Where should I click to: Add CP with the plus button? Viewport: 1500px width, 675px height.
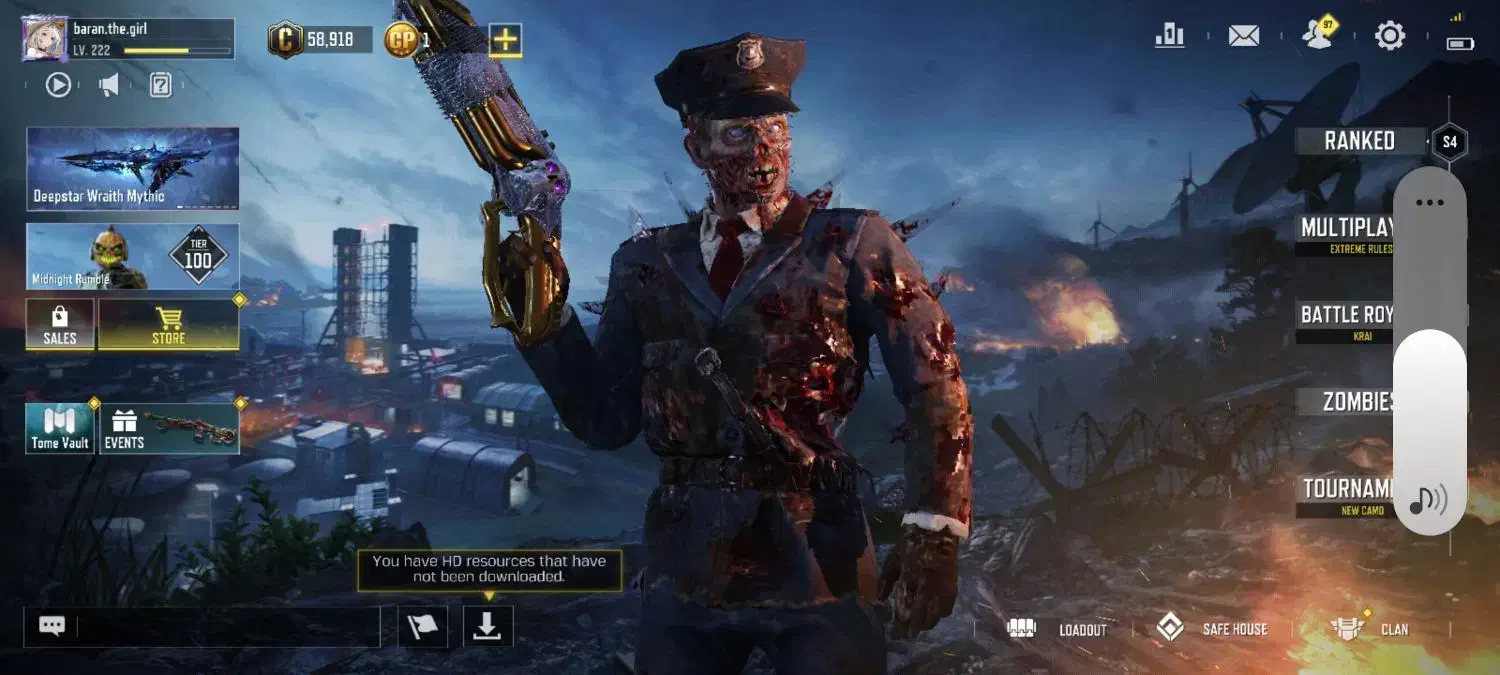click(x=505, y=40)
